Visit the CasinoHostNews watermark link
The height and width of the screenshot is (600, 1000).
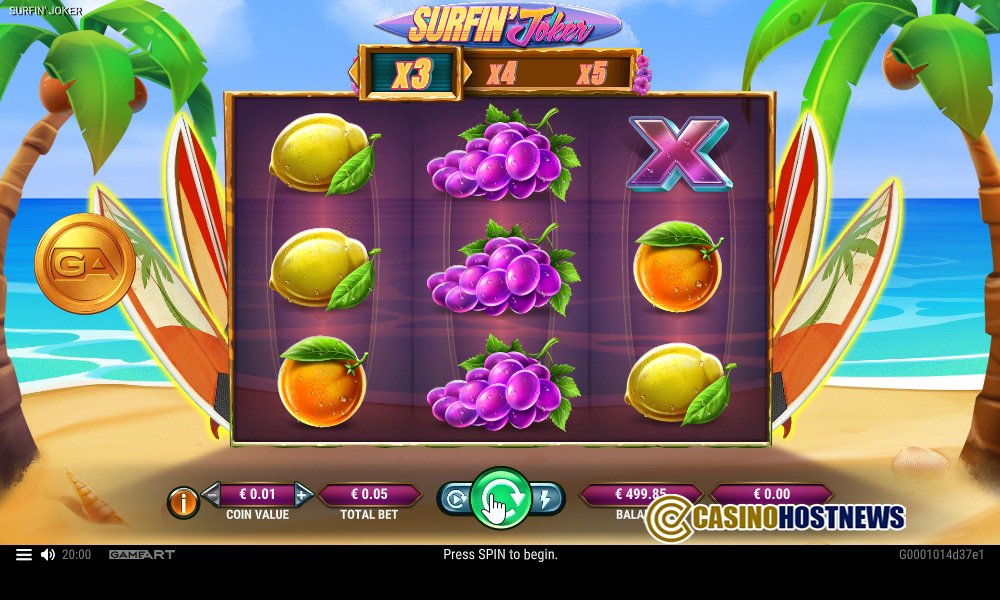776,517
